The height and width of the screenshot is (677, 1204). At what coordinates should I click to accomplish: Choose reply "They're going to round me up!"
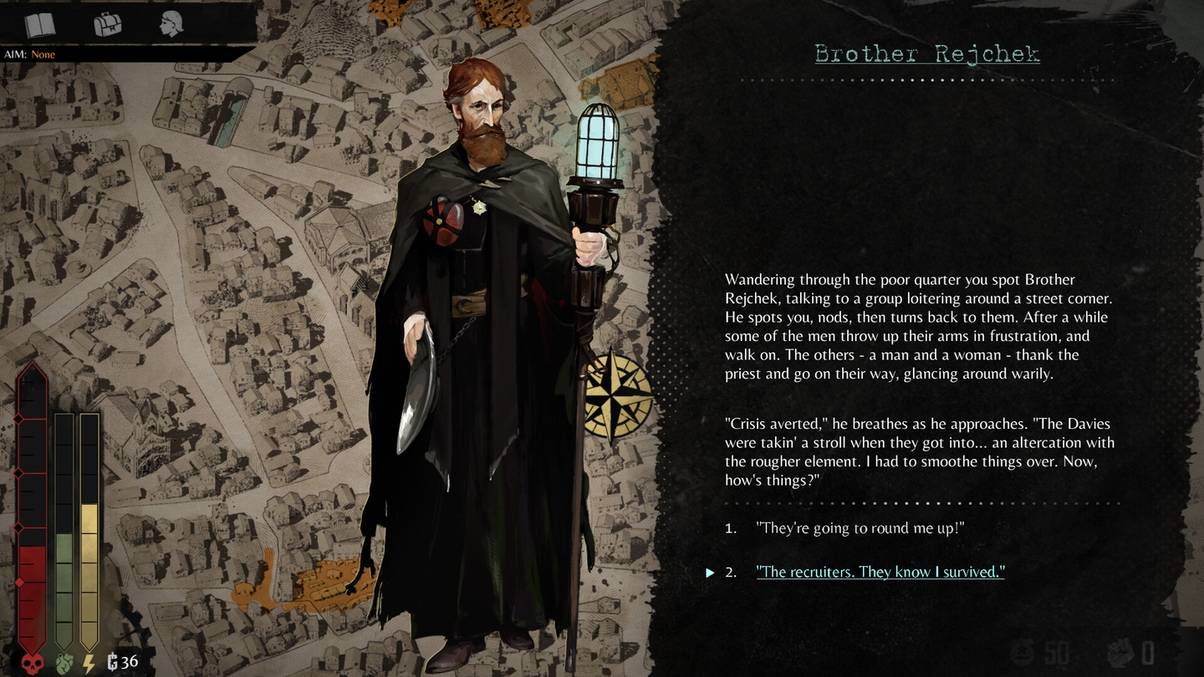tap(860, 528)
